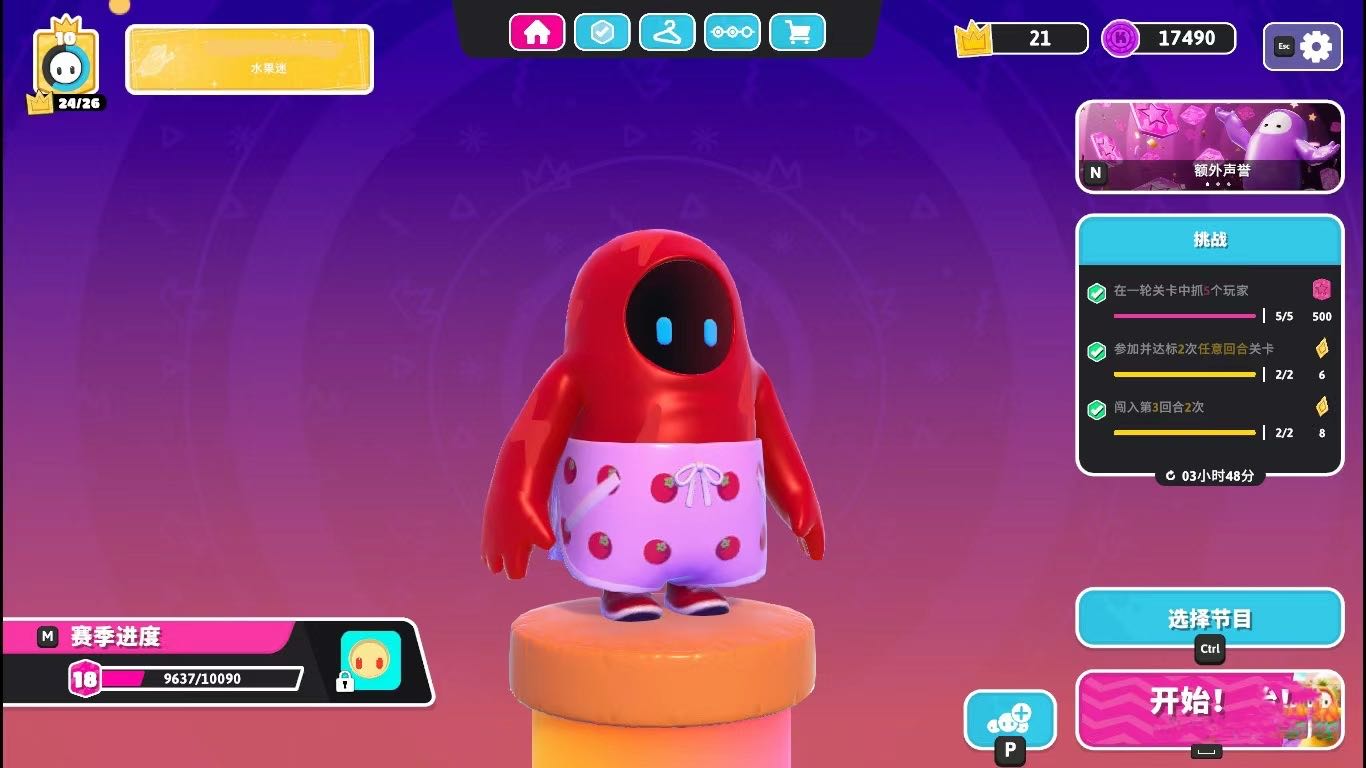This screenshot has height=768, width=1366.
Task: Select the yellow 水果迷 nameplate banner
Action: pos(249,60)
